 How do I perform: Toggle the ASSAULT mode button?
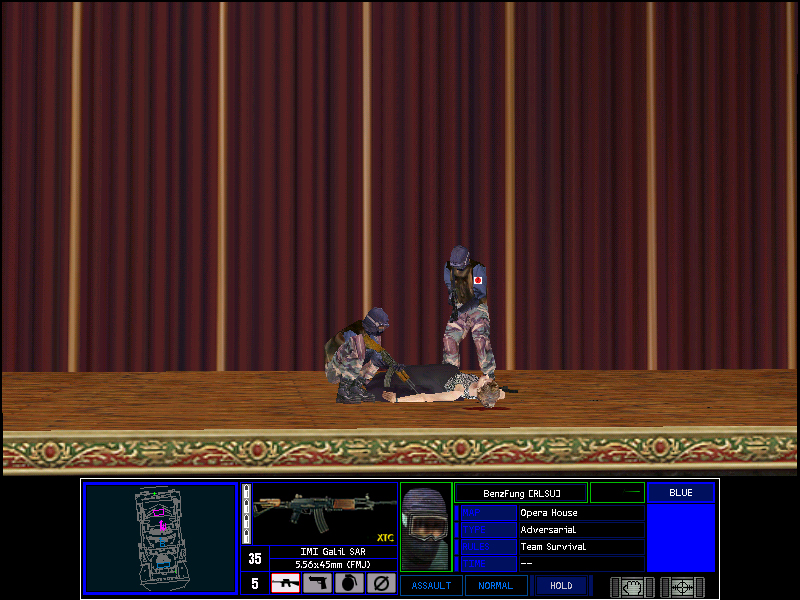coord(432,586)
